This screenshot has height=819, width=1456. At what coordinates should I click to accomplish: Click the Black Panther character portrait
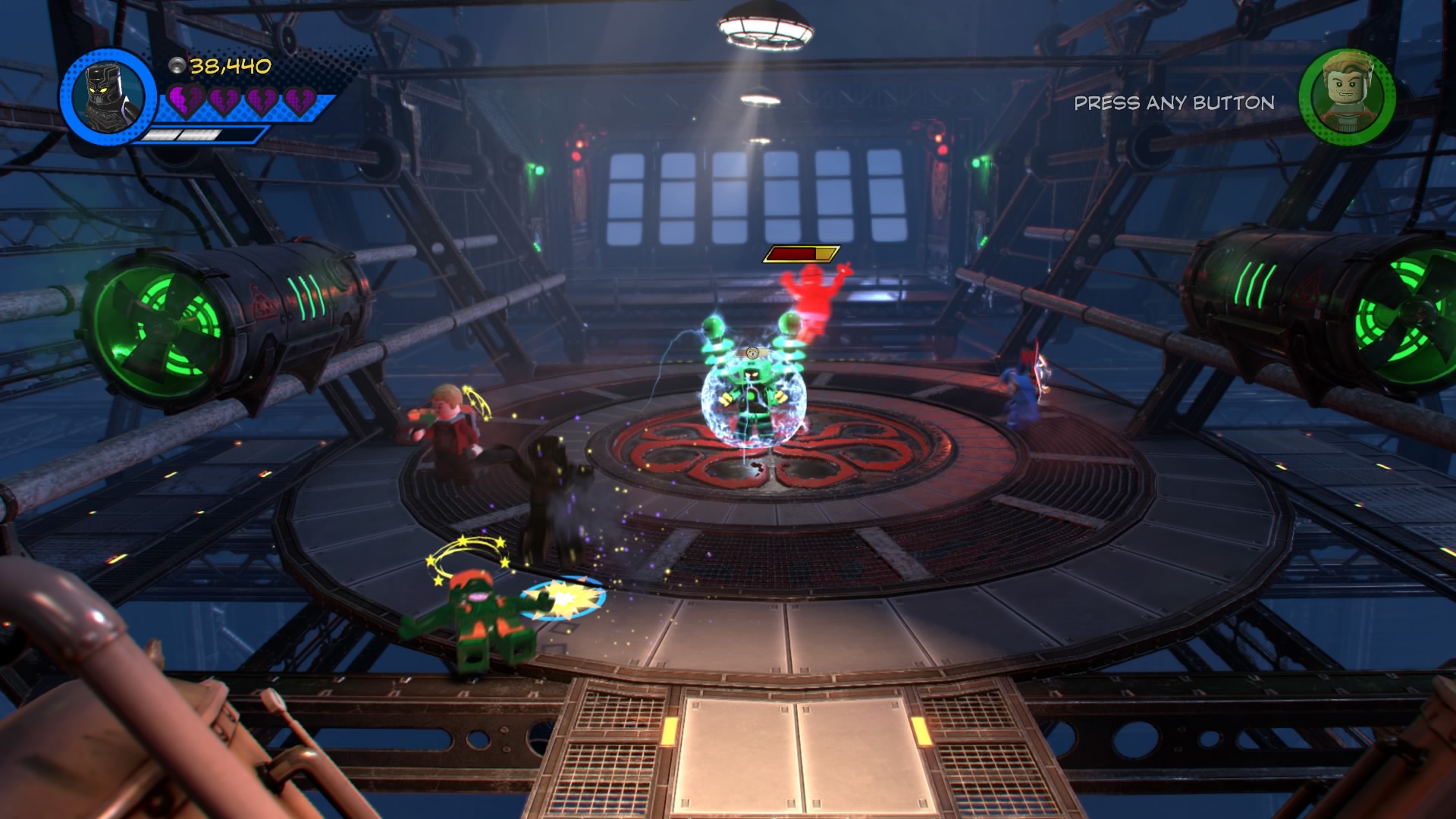pyautogui.click(x=108, y=98)
